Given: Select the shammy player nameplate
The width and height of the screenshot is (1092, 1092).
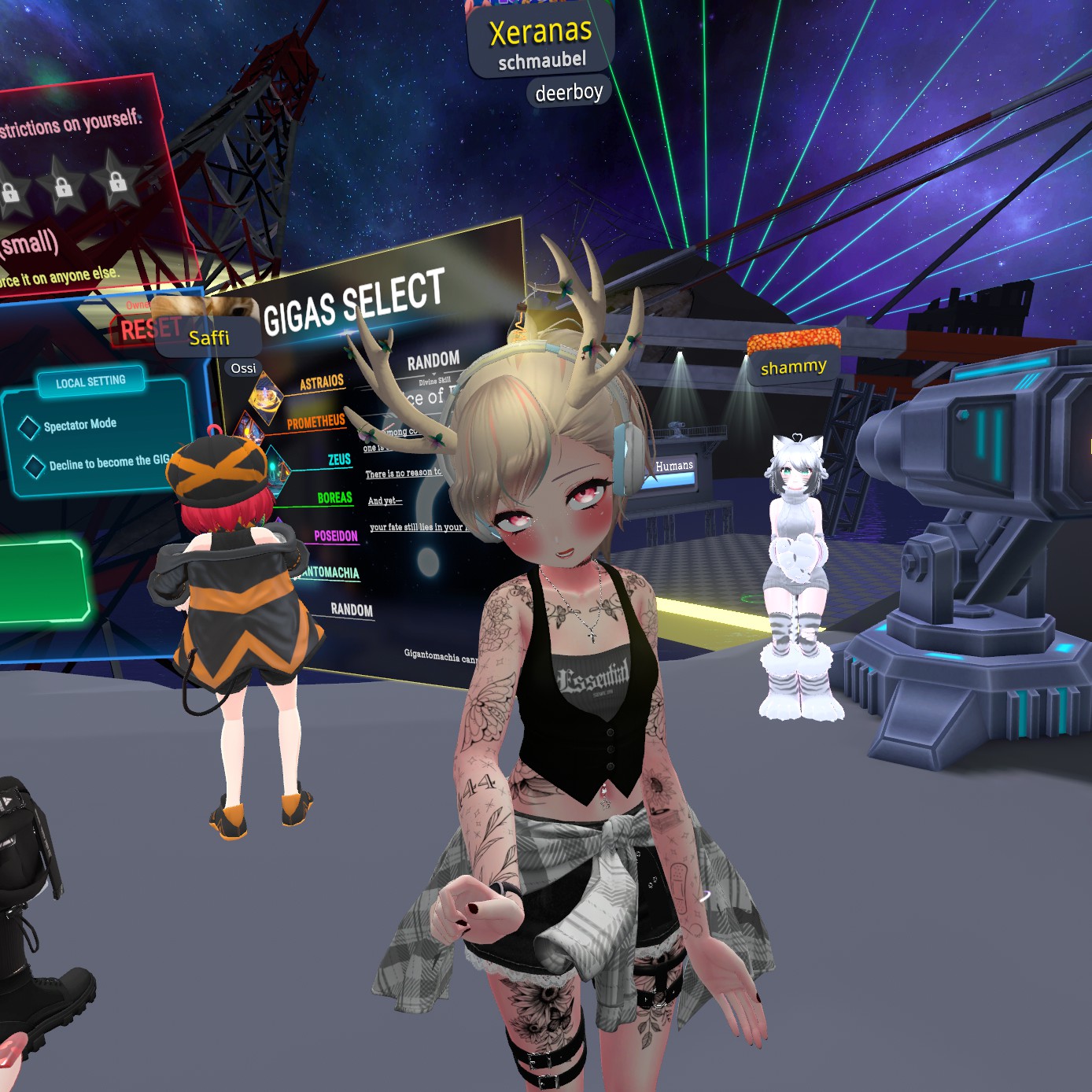Looking at the screenshot, I should pos(793,367).
